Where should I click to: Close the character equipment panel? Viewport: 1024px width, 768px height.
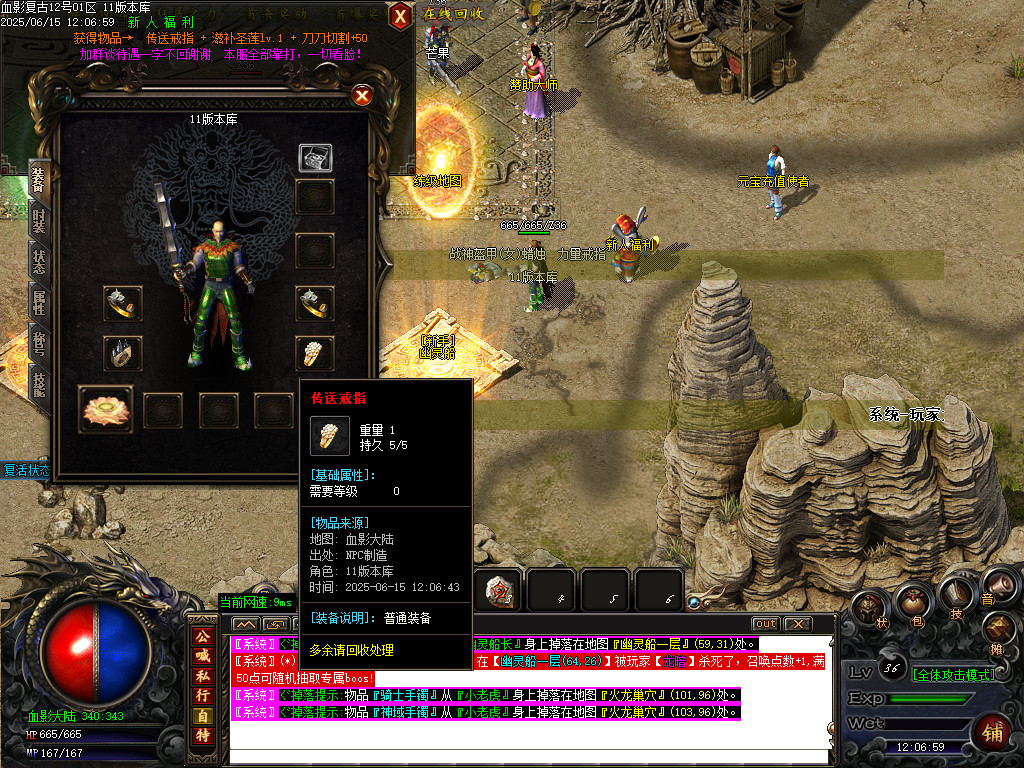click(362, 96)
